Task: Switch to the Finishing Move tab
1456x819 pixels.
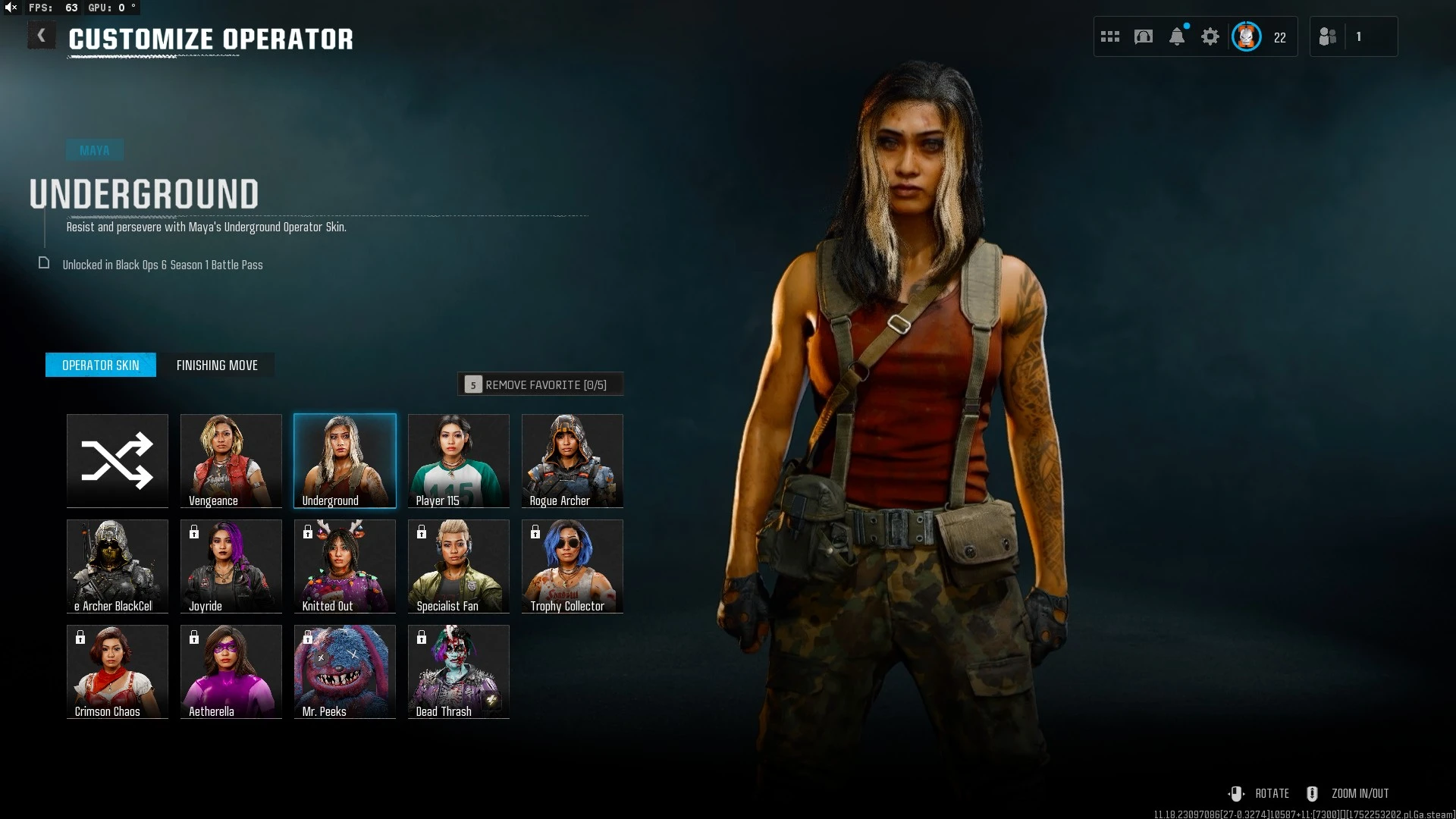Action: click(217, 366)
